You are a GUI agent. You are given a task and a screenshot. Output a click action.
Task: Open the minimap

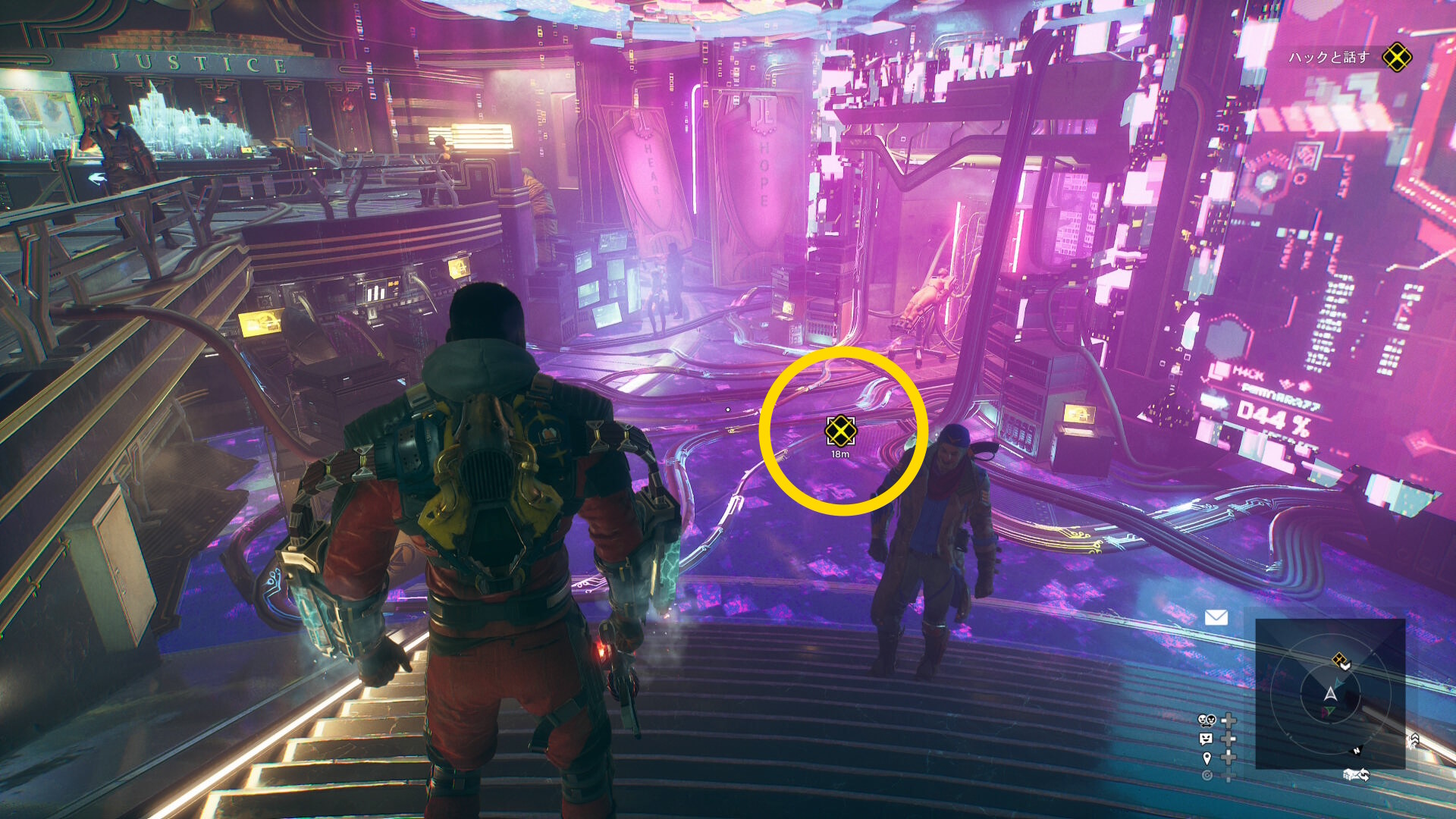tap(1330, 694)
